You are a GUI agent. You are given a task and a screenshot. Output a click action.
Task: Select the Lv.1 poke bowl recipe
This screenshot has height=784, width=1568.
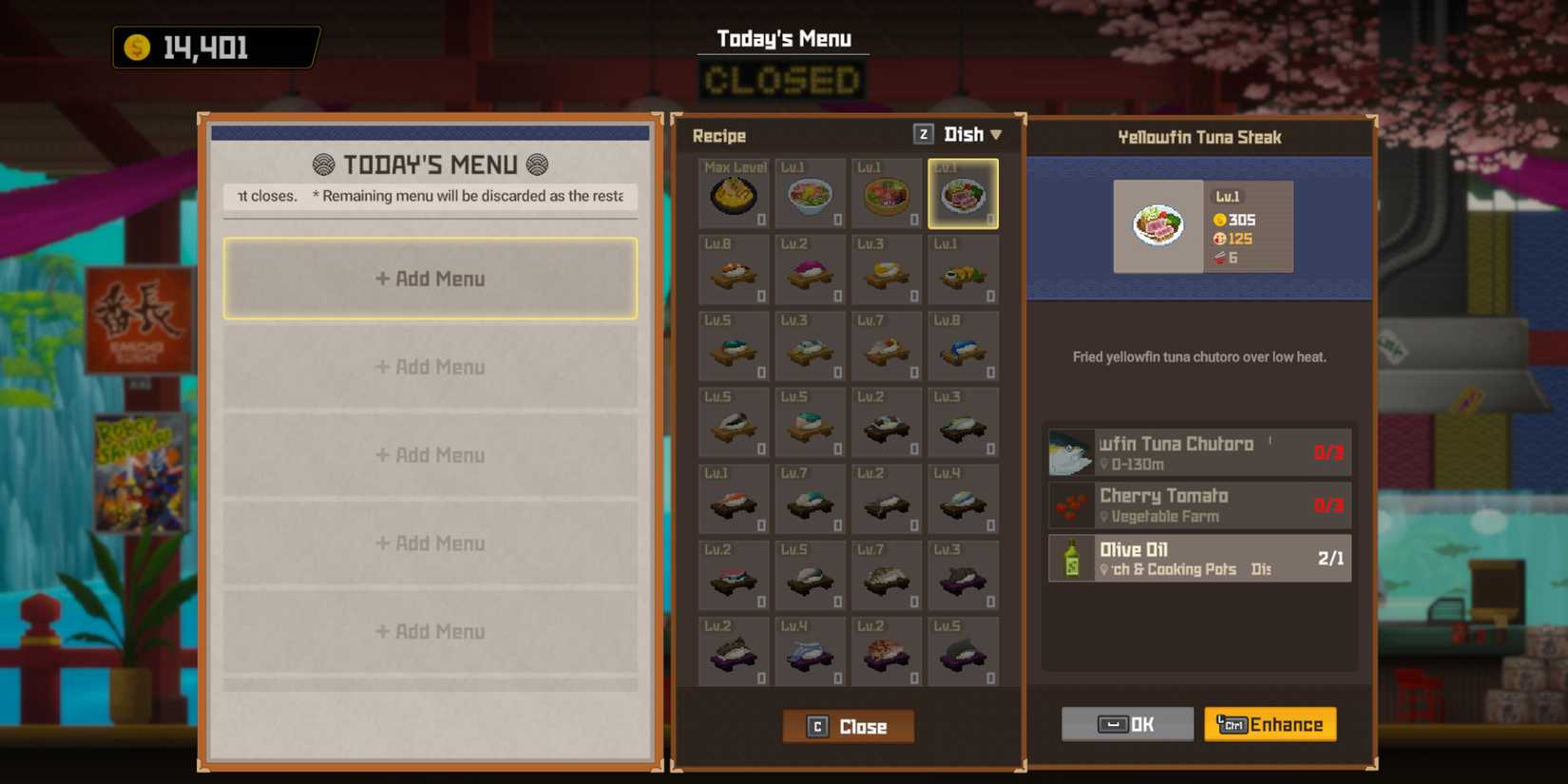810,193
